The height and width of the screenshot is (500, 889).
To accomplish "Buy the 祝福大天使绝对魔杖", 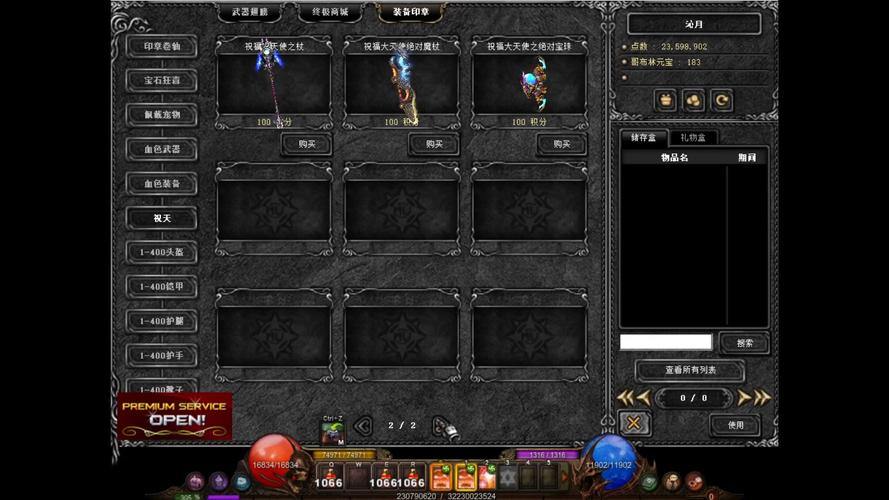I will (434, 144).
